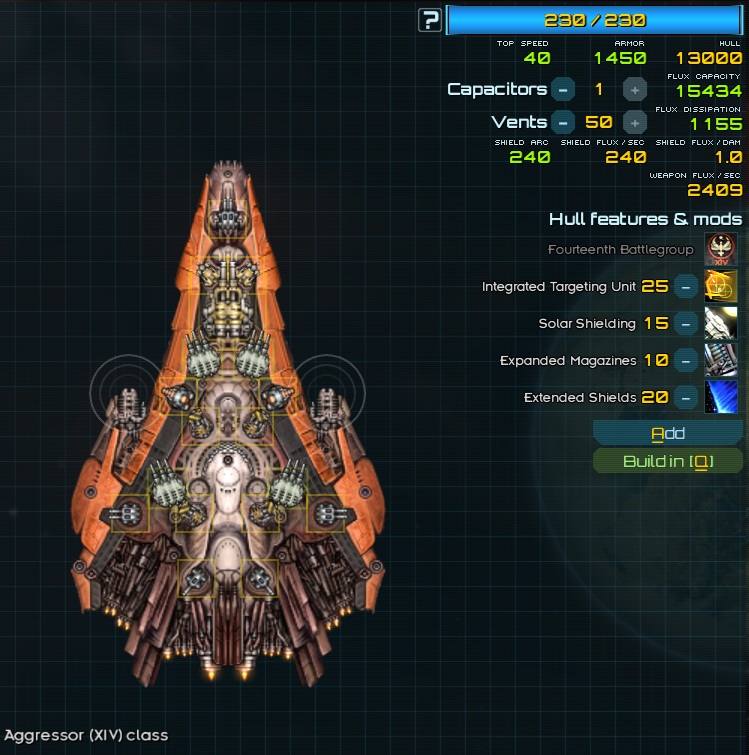Select the Extended Shields hullmod icon
749x755 pixels.
tap(721, 398)
